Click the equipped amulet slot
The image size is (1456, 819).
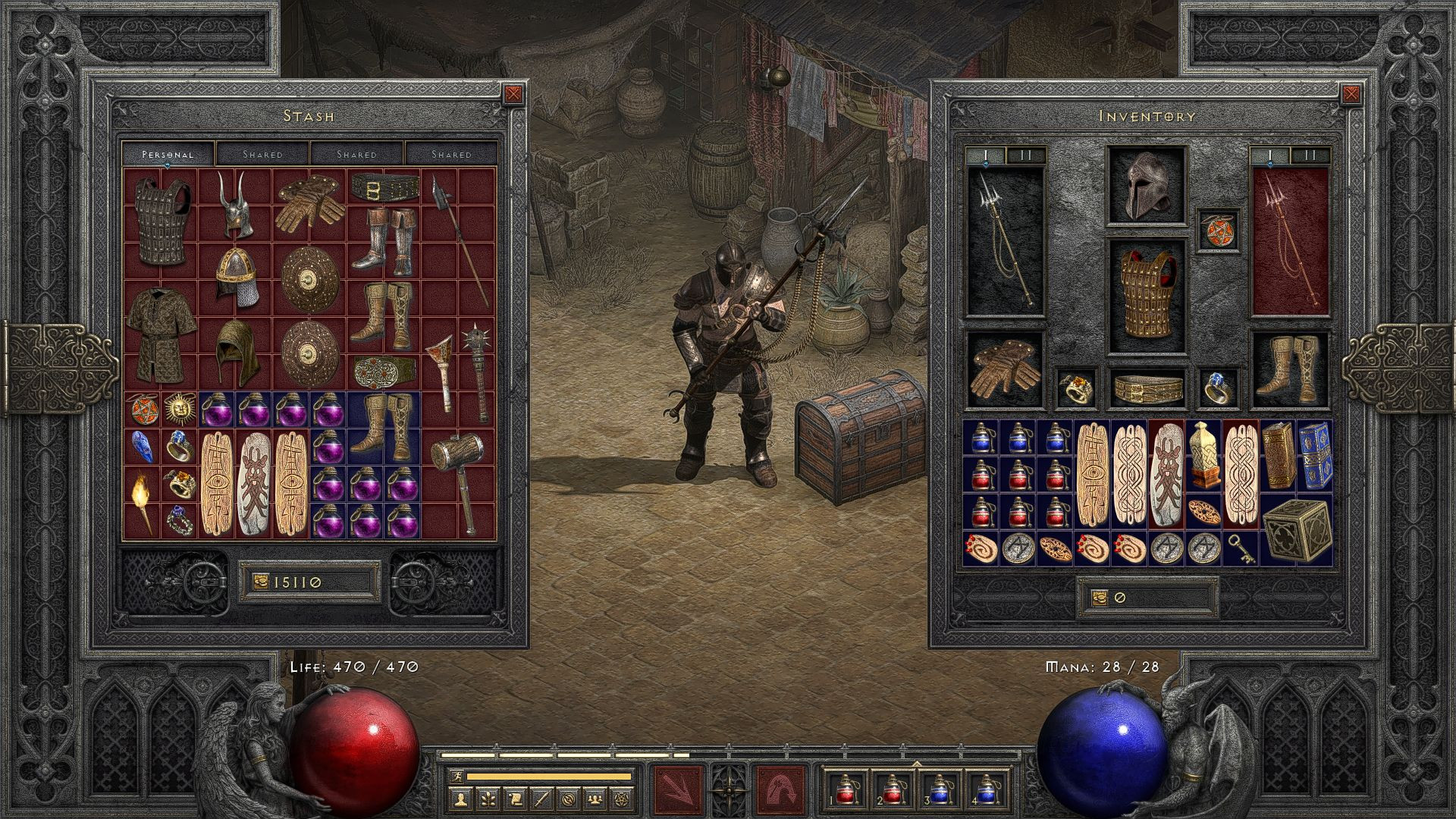point(1219,231)
